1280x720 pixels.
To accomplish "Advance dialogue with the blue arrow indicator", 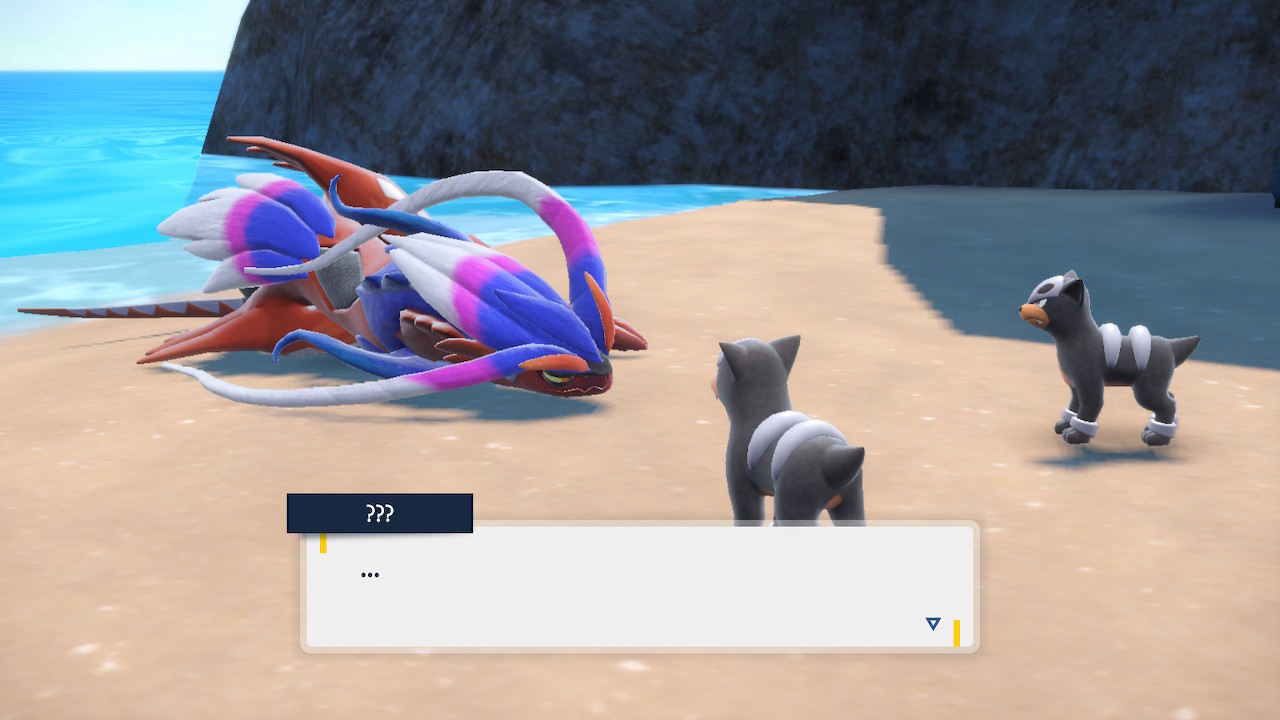I will [x=933, y=624].
